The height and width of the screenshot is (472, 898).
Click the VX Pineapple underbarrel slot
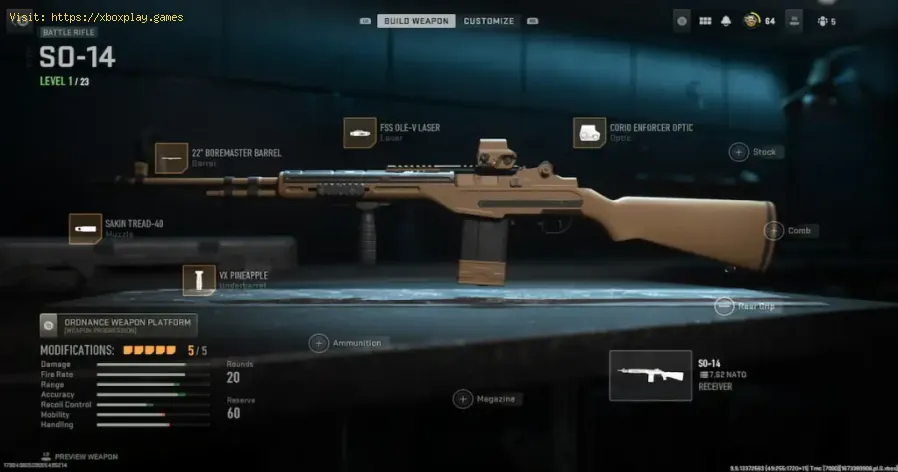(199, 280)
